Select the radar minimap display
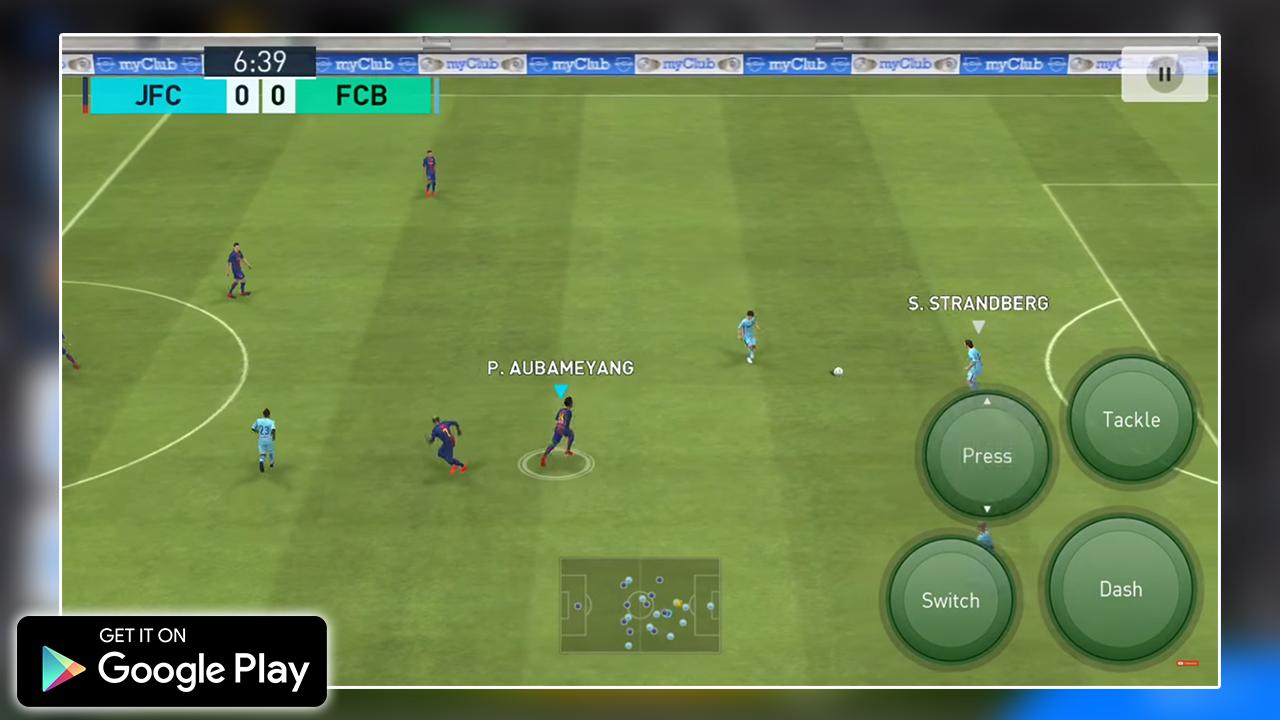Image resolution: width=1280 pixels, height=720 pixels. pyautogui.click(x=639, y=606)
